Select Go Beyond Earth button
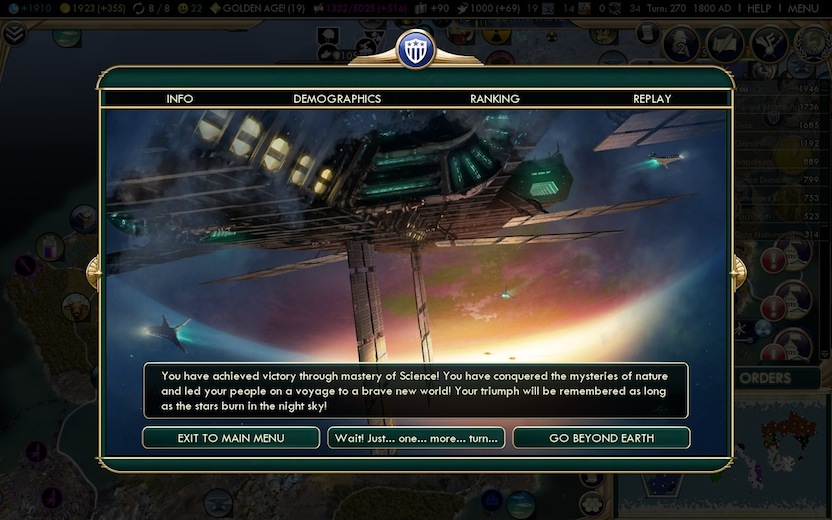The image size is (832, 520). tap(601, 438)
